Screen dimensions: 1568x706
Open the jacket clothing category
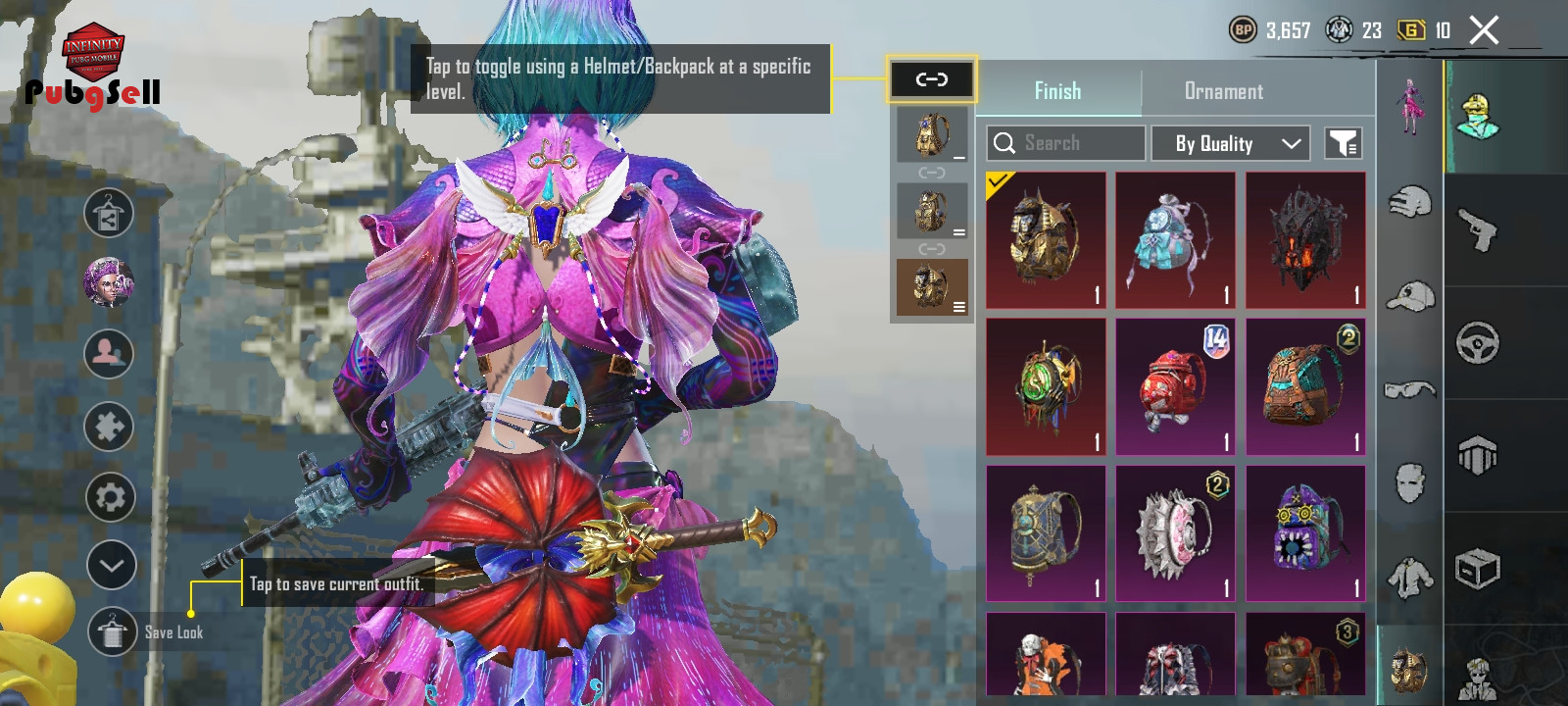click(1410, 577)
